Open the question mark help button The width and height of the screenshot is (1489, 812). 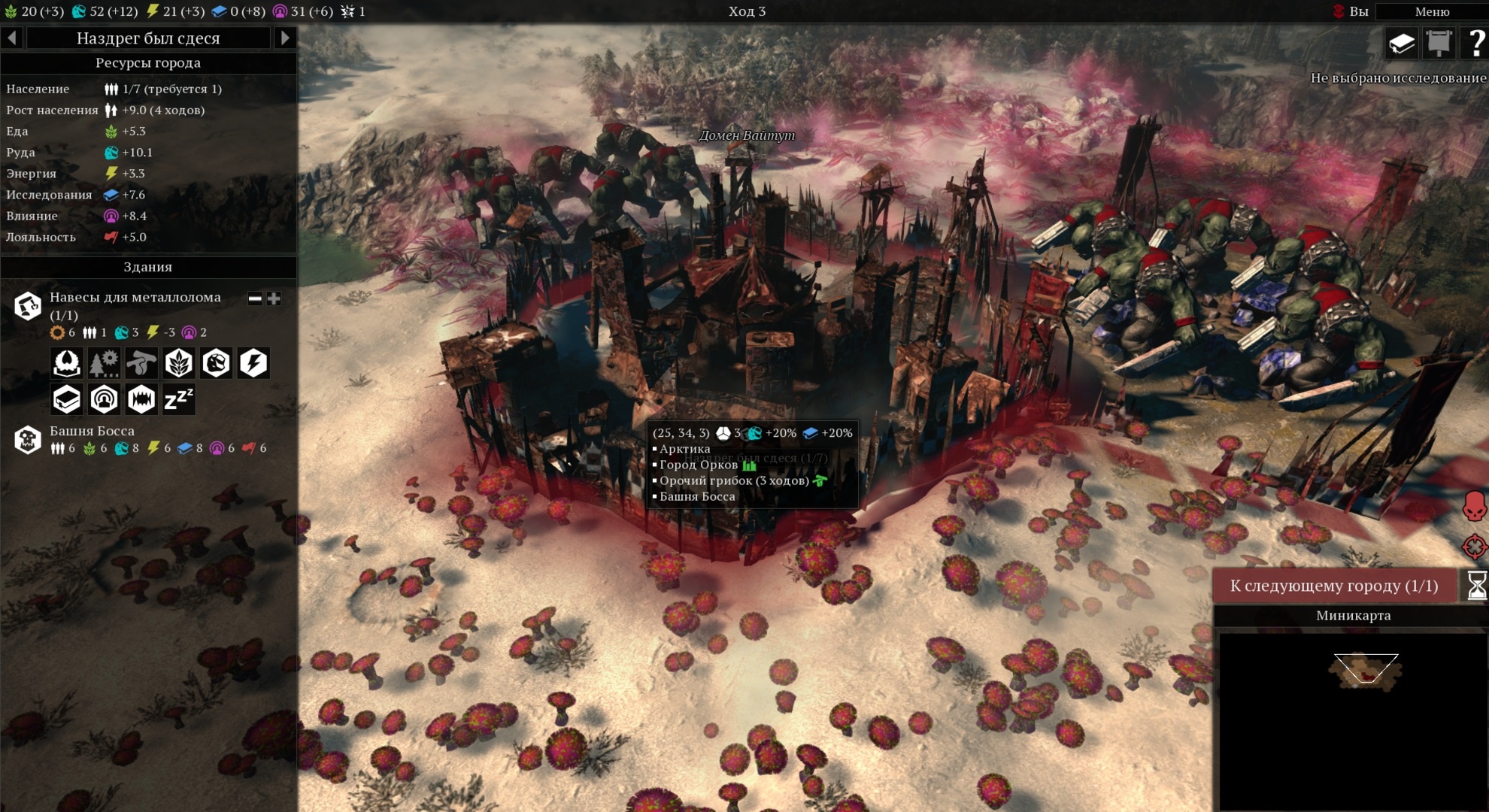coord(1475,44)
